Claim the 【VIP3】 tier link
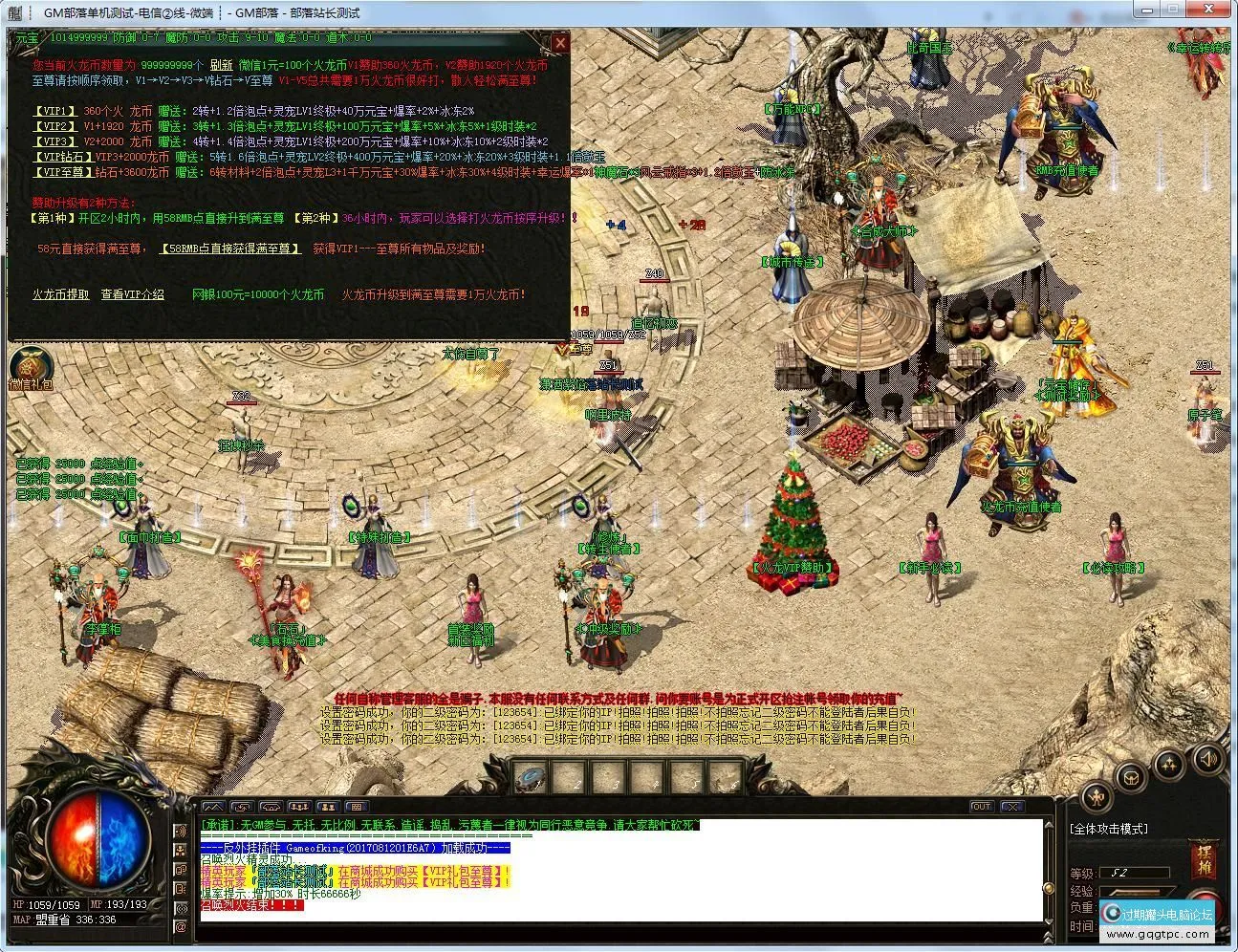This screenshot has width=1238, height=952. (54, 142)
